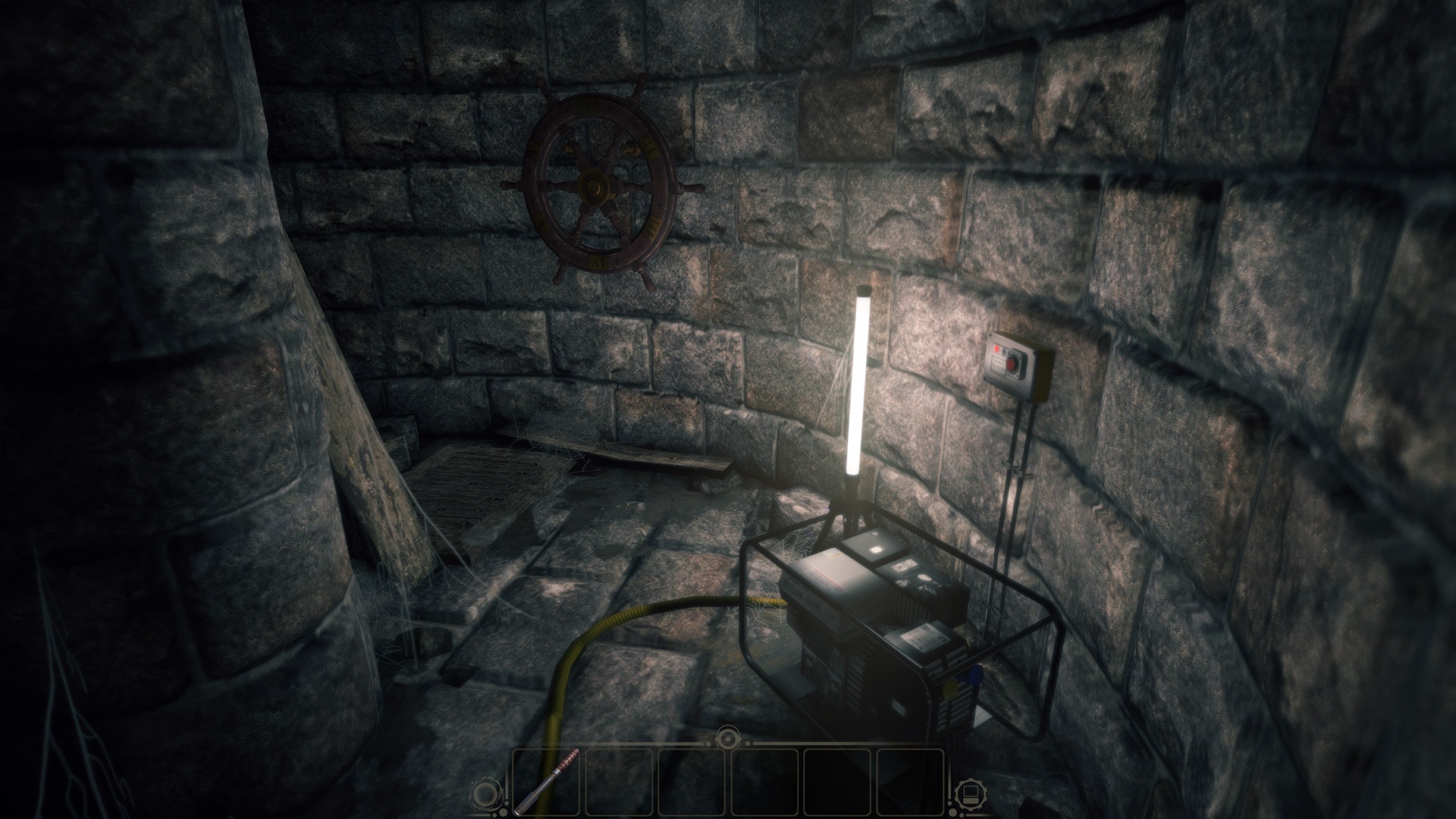Click the round dial above the inventory bar
This screenshot has height=819, width=1456.
pyautogui.click(x=728, y=736)
